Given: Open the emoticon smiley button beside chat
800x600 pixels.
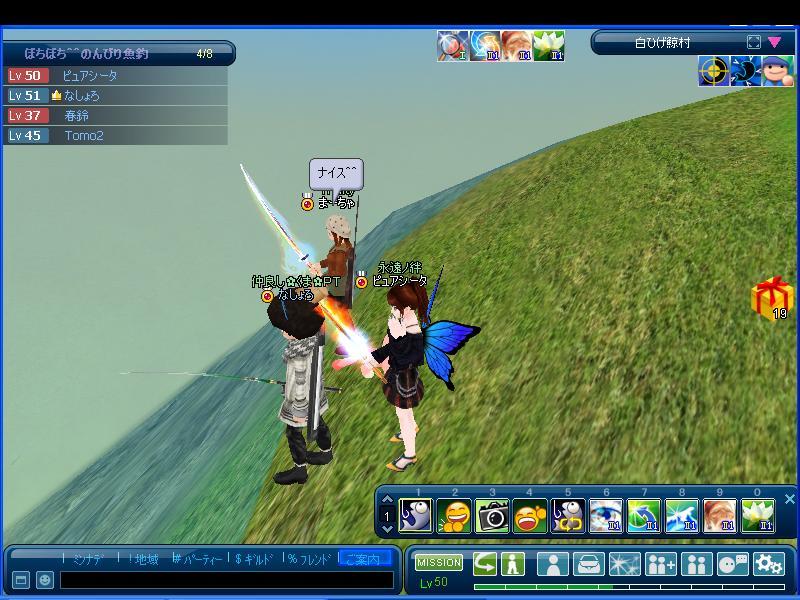Looking at the screenshot, I should point(45,580).
